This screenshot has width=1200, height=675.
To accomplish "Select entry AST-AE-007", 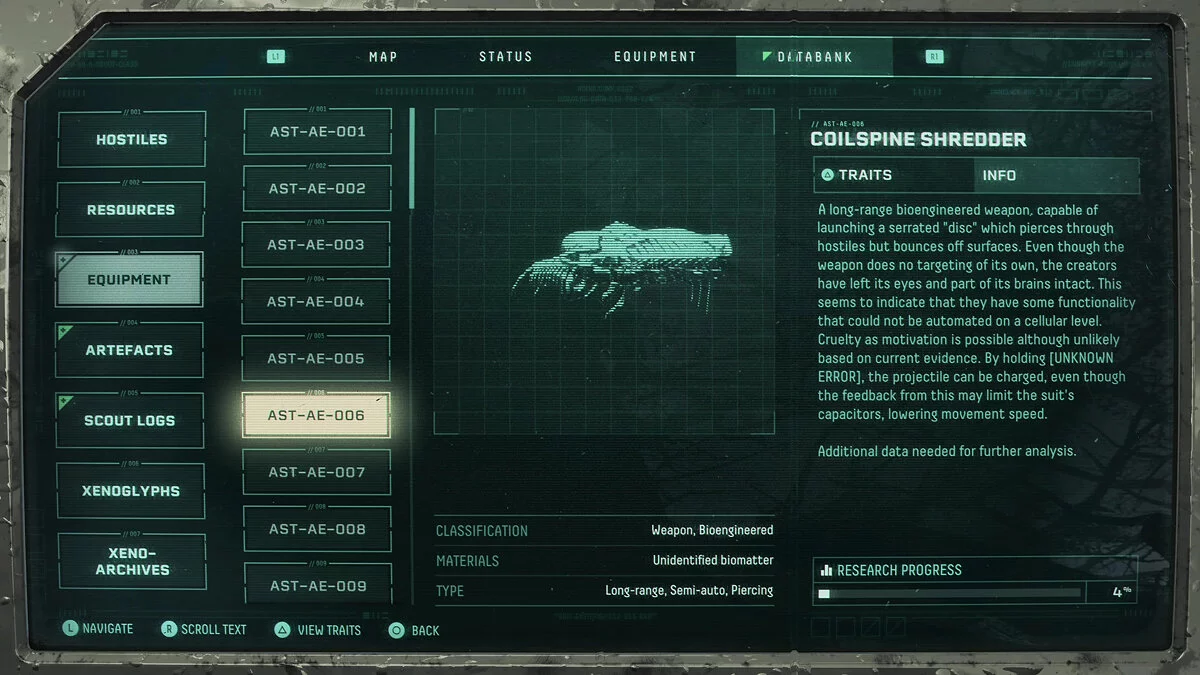I will pyautogui.click(x=316, y=472).
